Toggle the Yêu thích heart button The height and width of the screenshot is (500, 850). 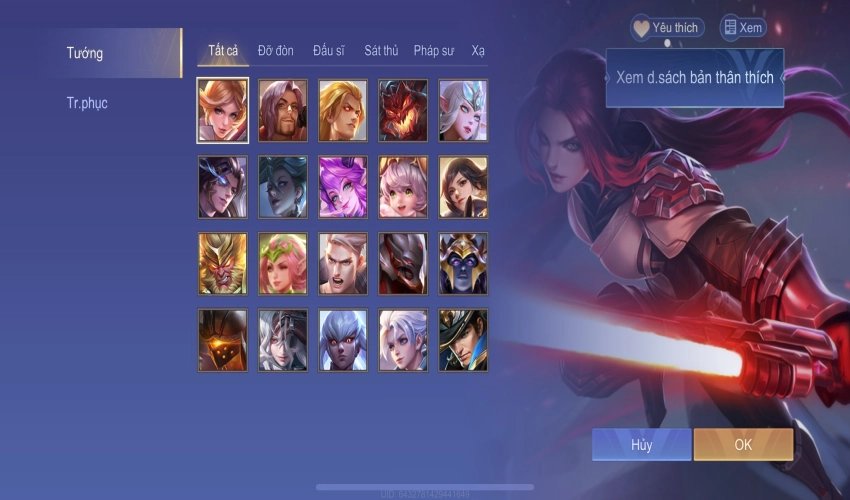pos(667,28)
